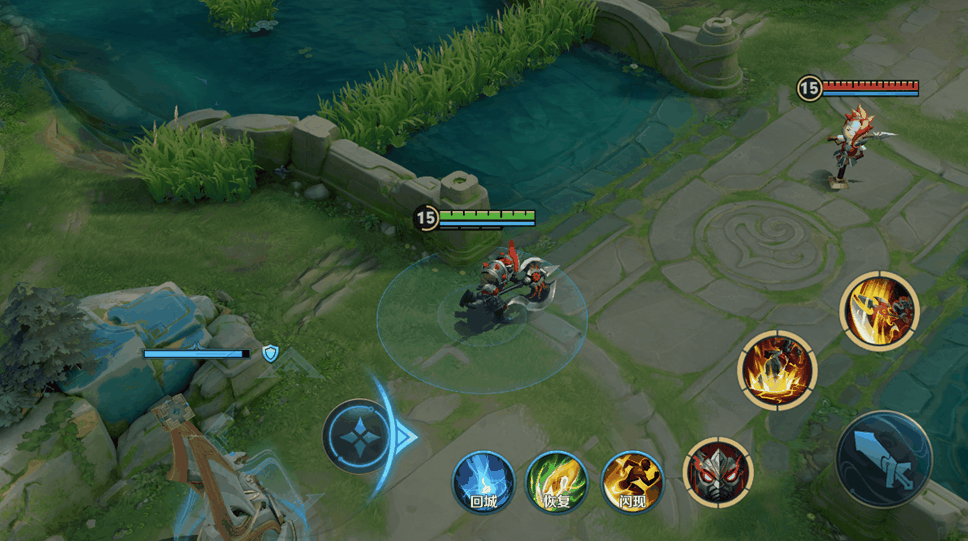
Task: Cast the 闪现 flash spell
Action: tap(632, 481)
